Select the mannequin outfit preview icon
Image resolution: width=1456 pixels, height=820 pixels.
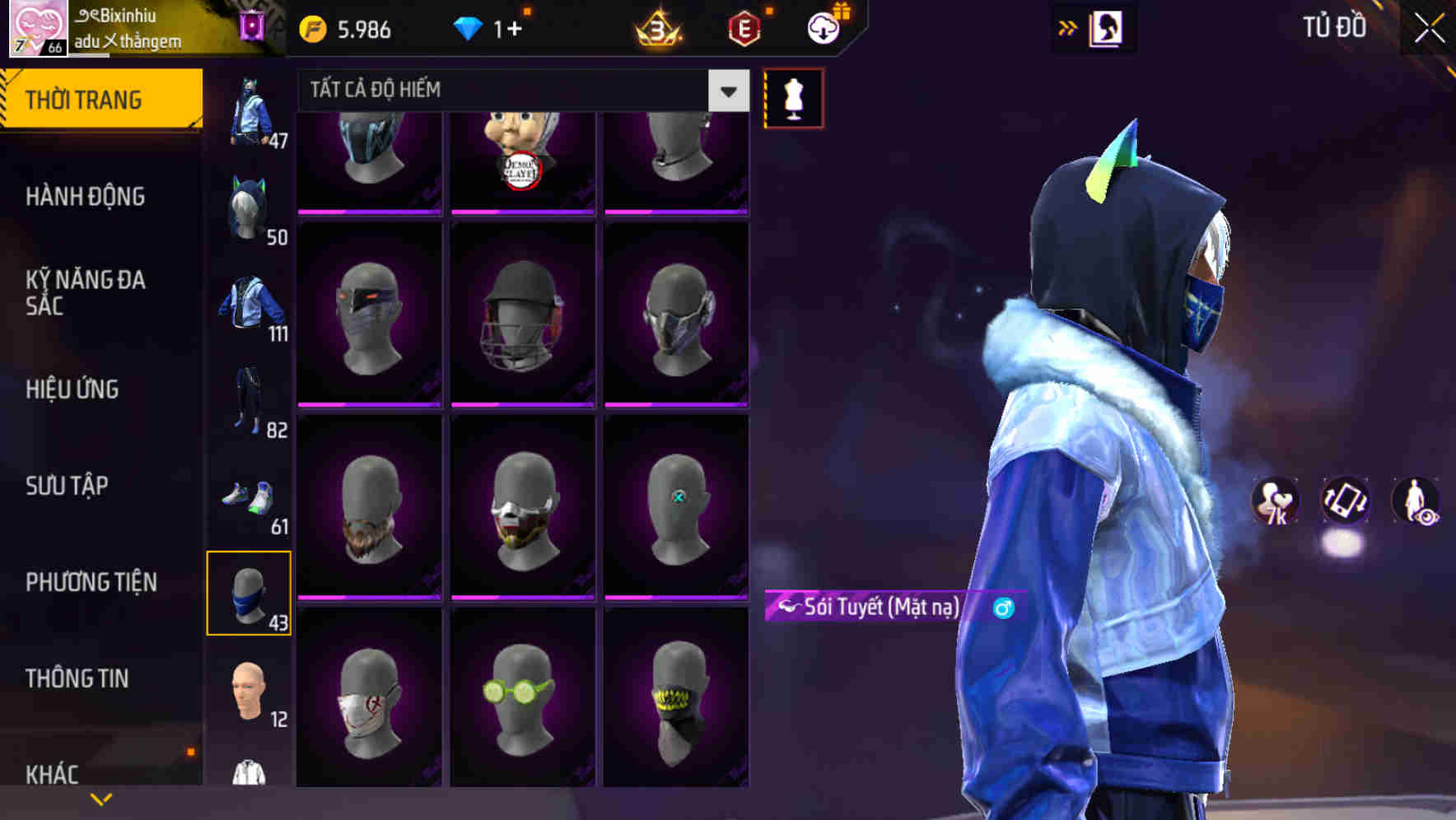[x=793, y=97]
